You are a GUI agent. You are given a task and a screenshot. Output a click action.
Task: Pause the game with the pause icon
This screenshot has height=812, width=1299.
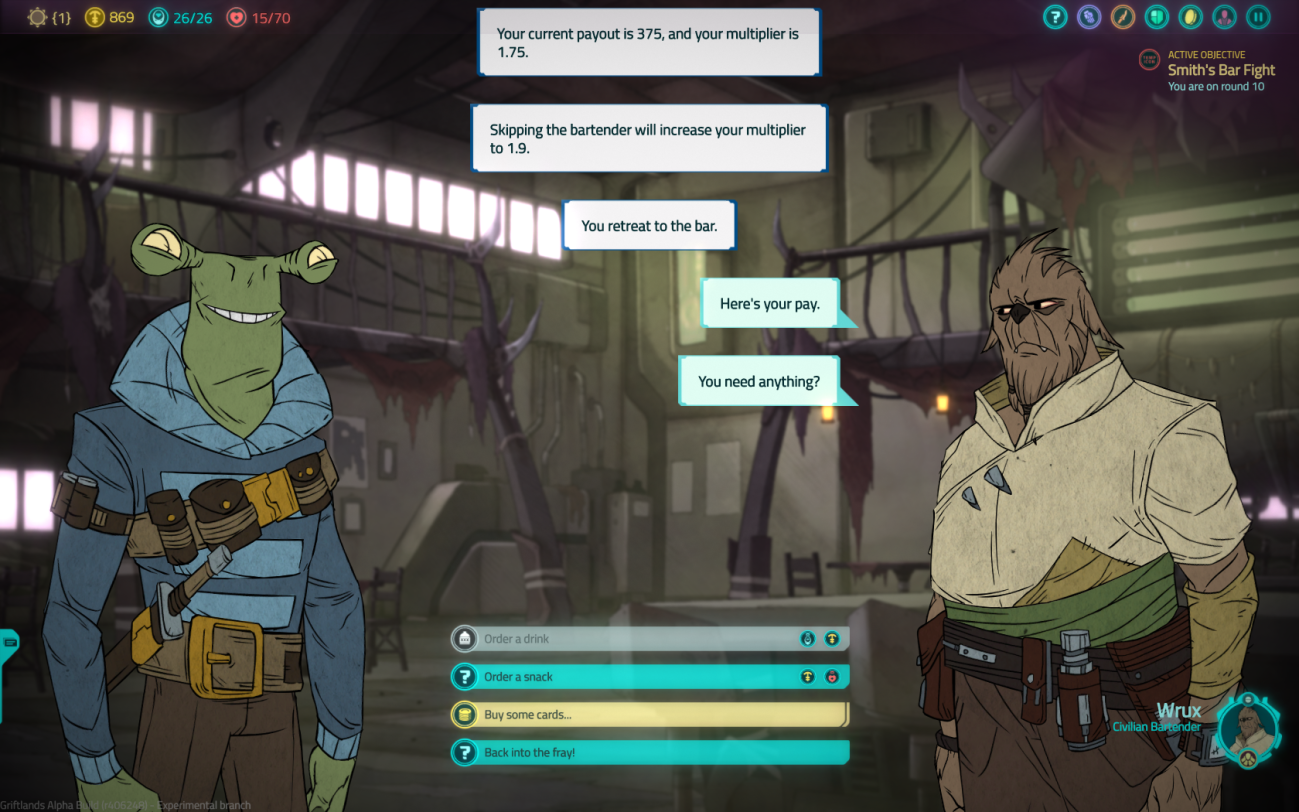pos(1258,17)
